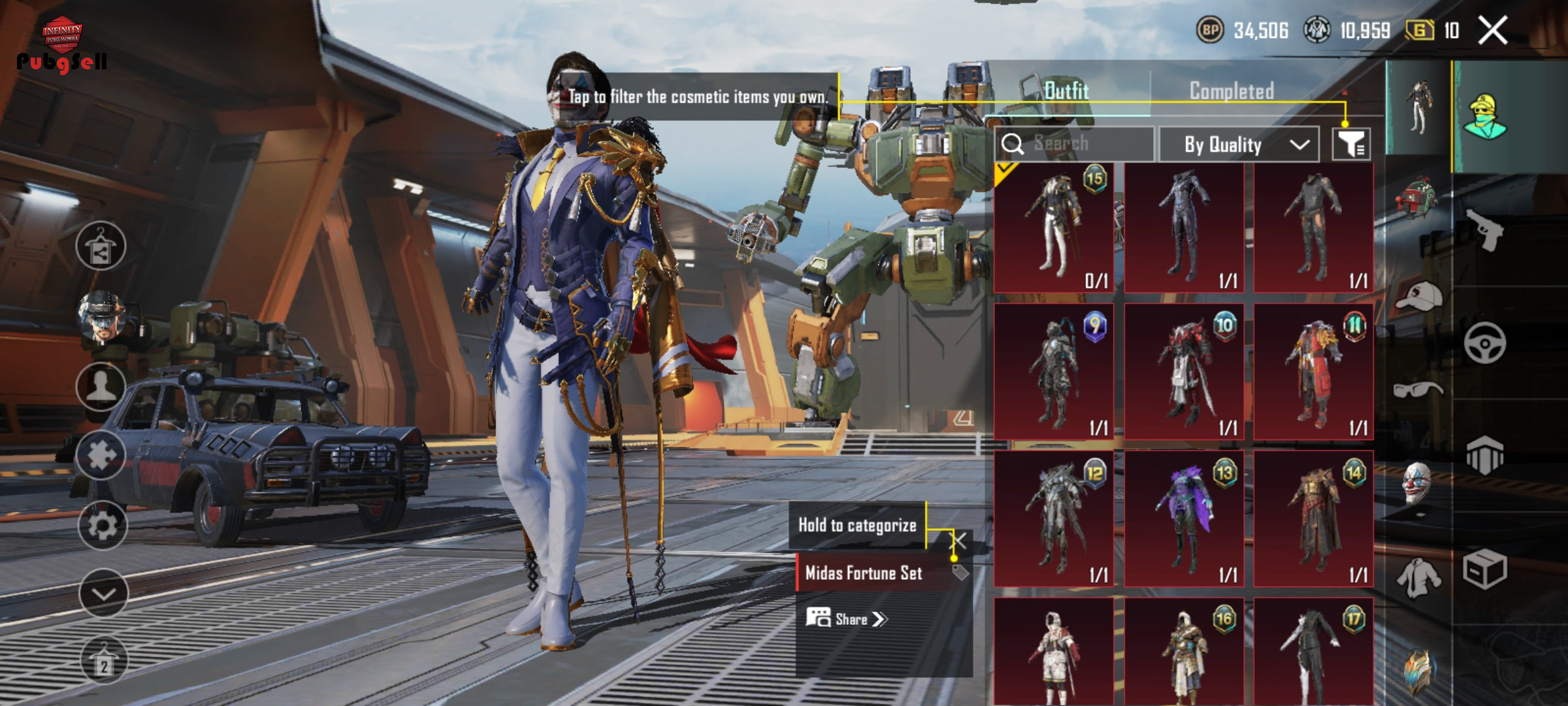The image size is (1568, 706).
Task: Select the Outfit tab
Action: tap(1066, 91)
